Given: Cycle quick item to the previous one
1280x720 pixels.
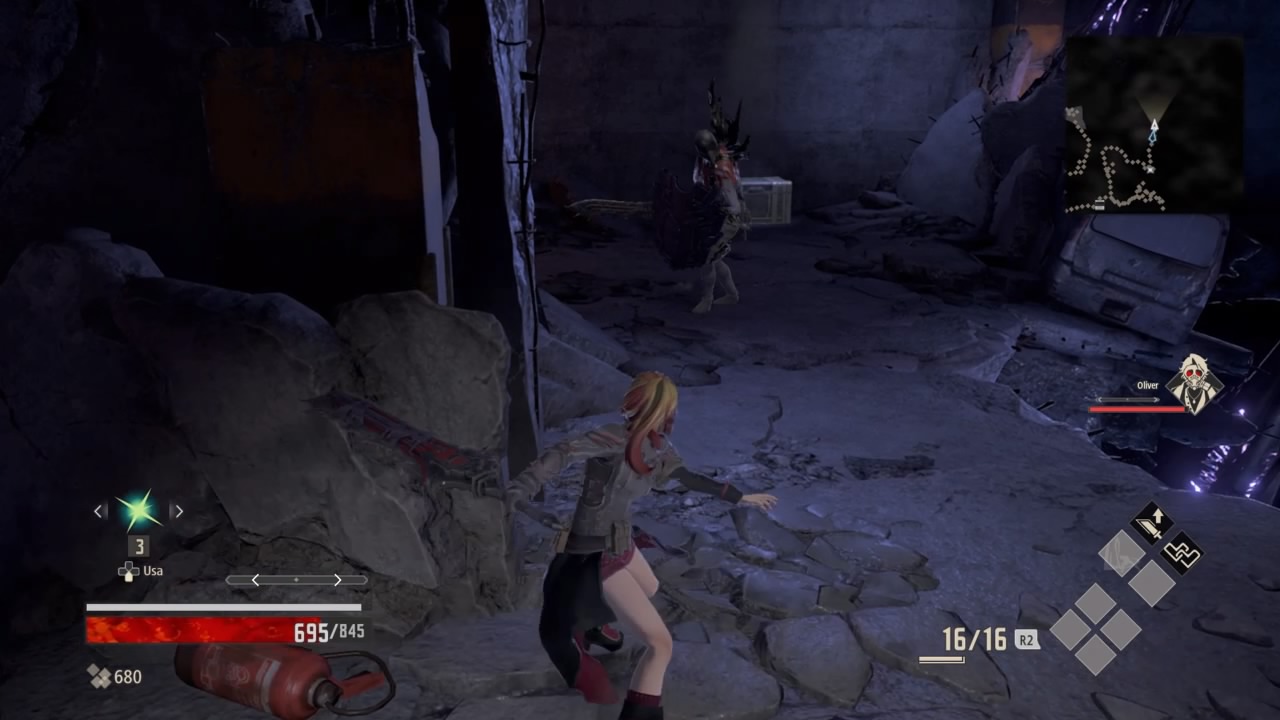Looking at the screenshot, I should pyautogui.click(x=99, y=511).
